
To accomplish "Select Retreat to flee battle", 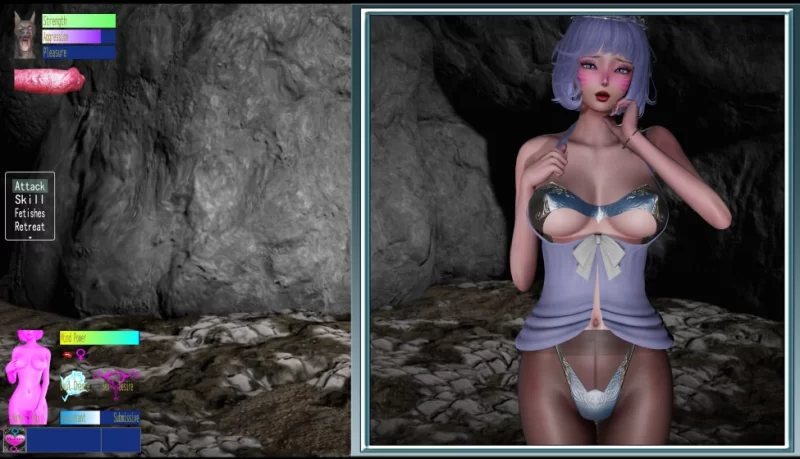I will coord(30,226).
